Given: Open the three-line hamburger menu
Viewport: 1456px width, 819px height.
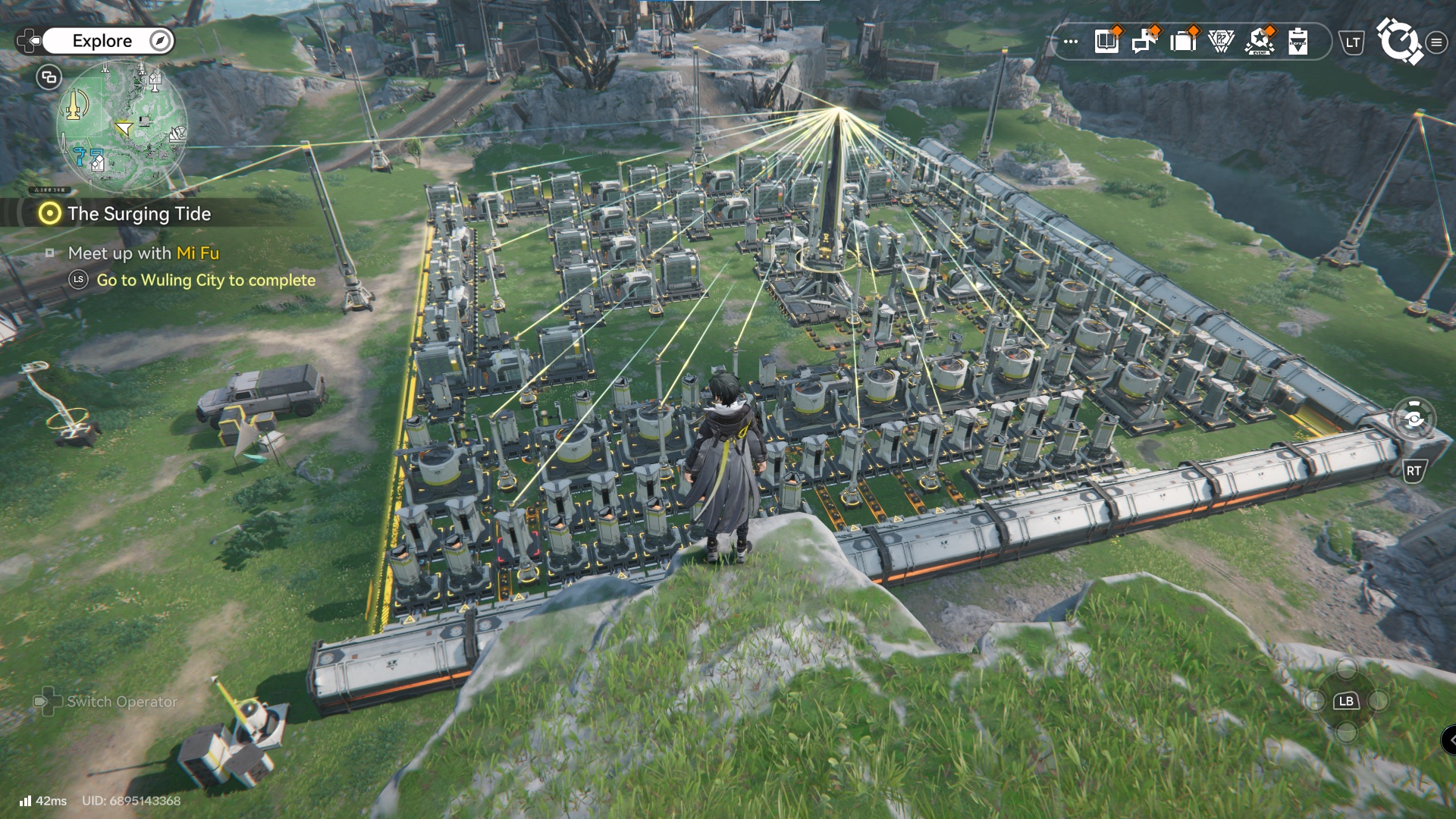Looking at the screenshot, I should point(1436,42).
